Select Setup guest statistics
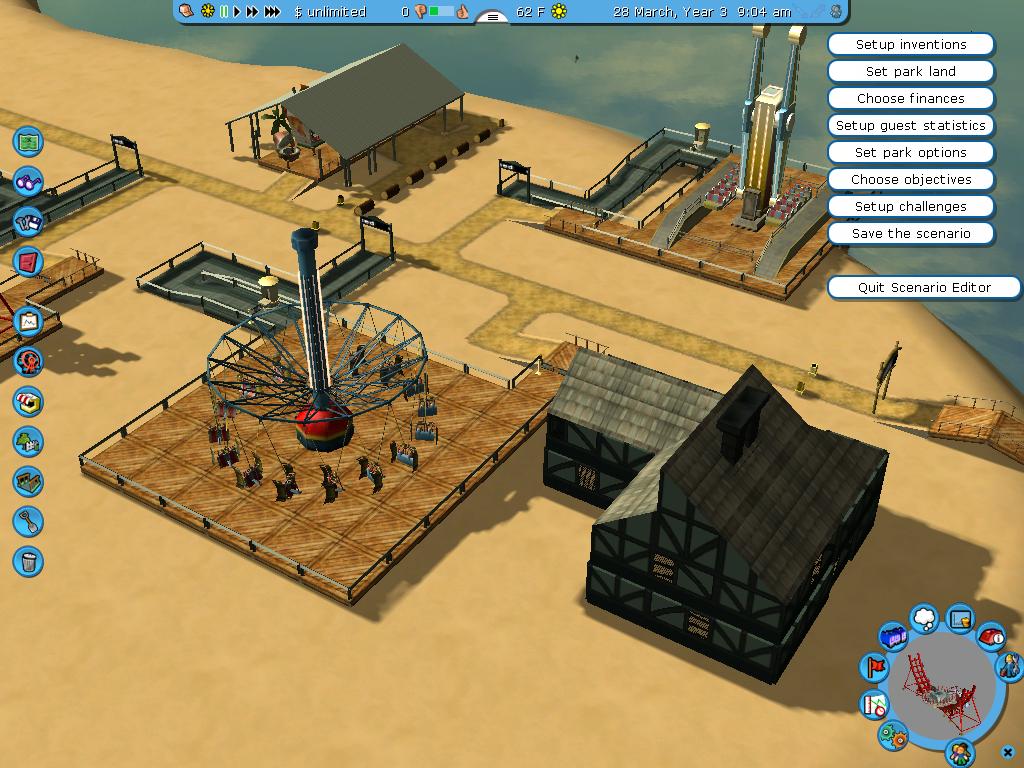Image resolution: width=1024 pixels, height=768 pixels. [911, 126]
